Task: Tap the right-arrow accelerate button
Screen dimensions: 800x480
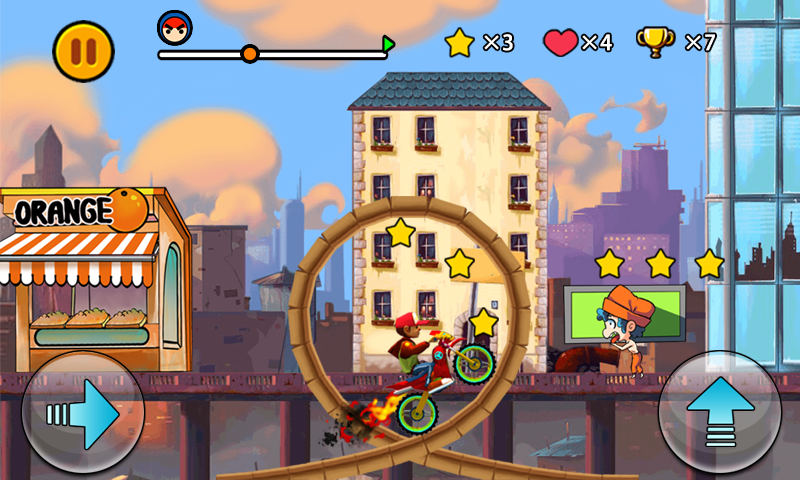Action: tap(83, 413)
